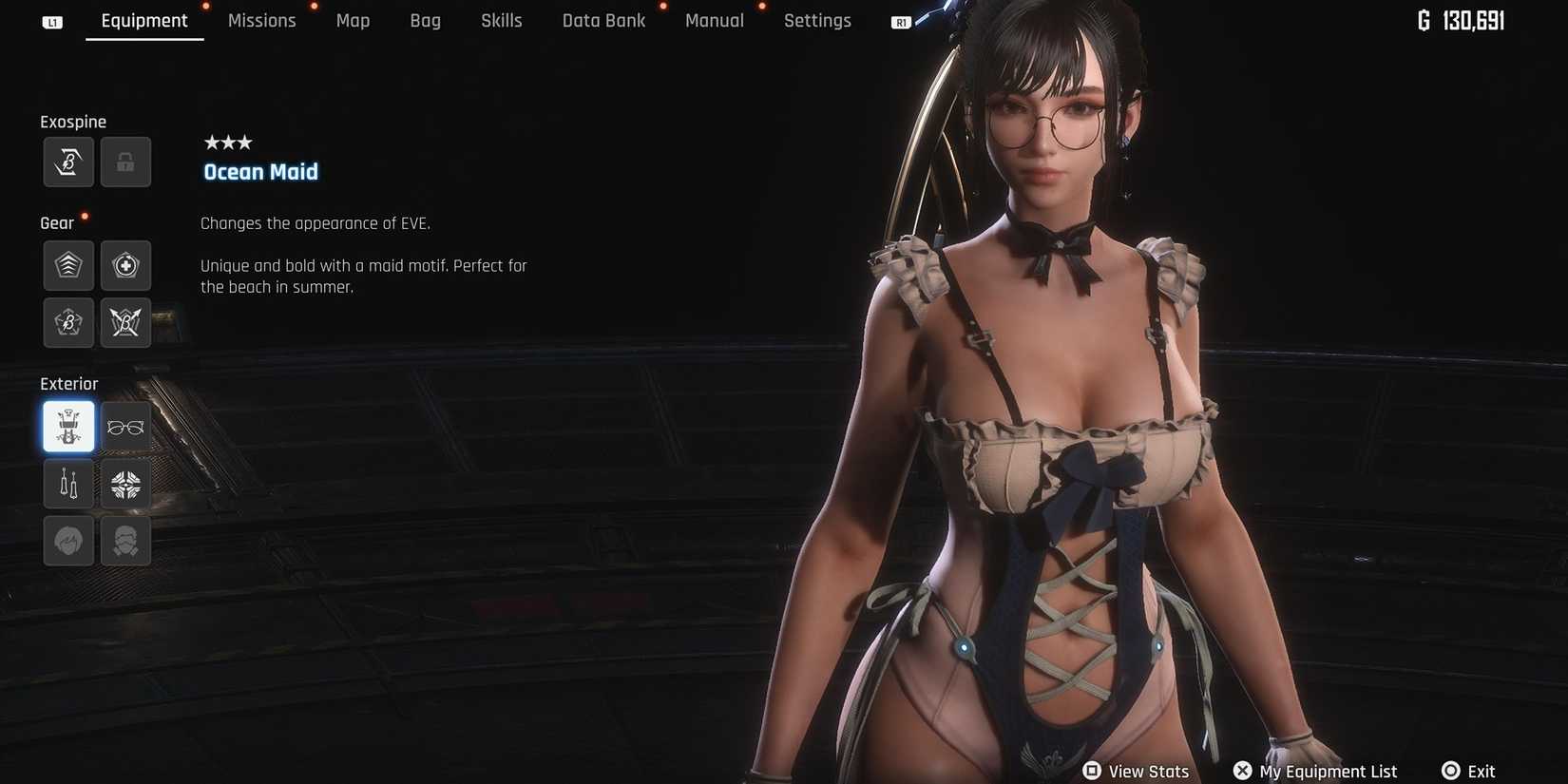Open the Data Bank menu

[x=603, y=20]
